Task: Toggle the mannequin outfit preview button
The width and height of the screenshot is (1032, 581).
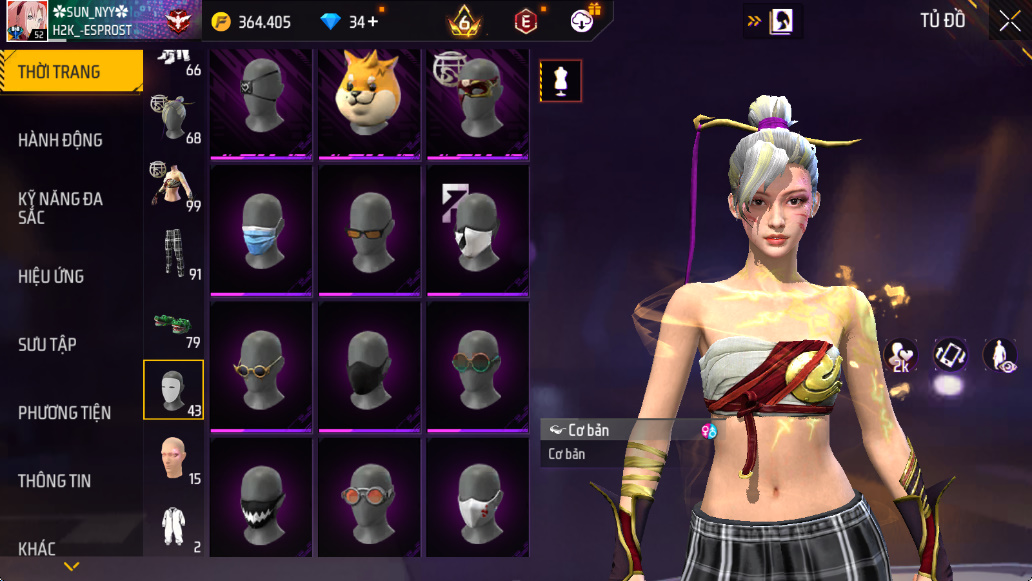Action: point(561,81)
